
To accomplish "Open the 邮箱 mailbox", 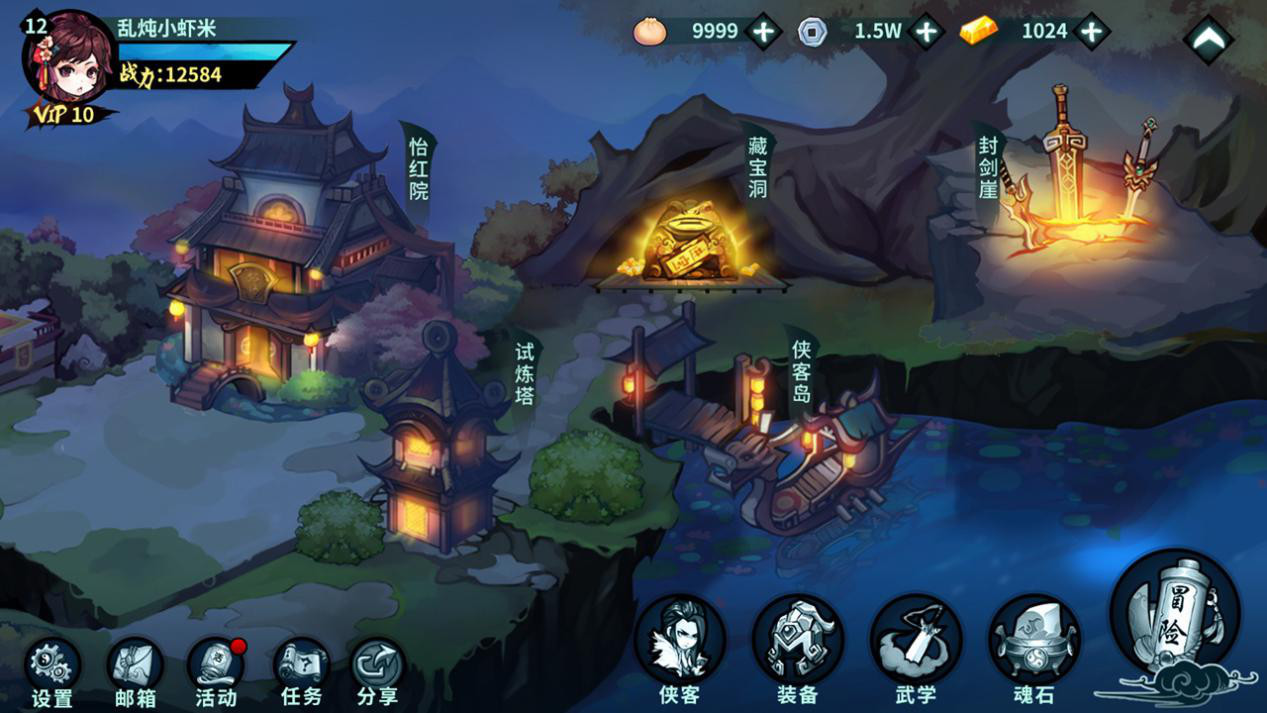I will (x=135, y=666).
